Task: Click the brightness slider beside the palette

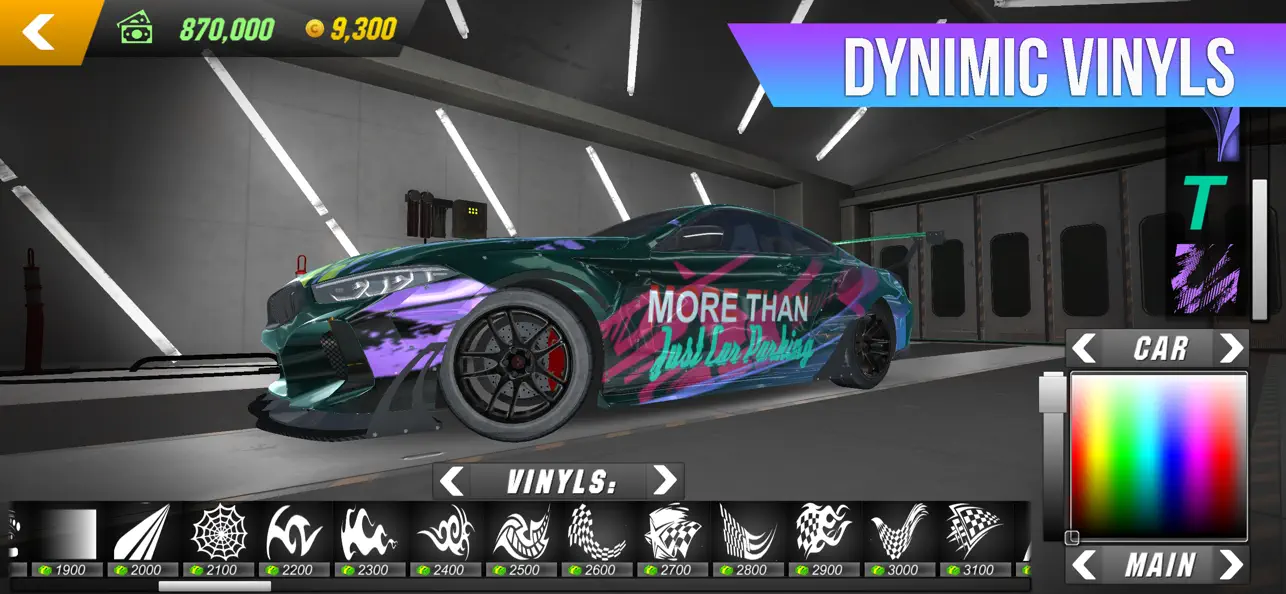Action: [1052, 455]
